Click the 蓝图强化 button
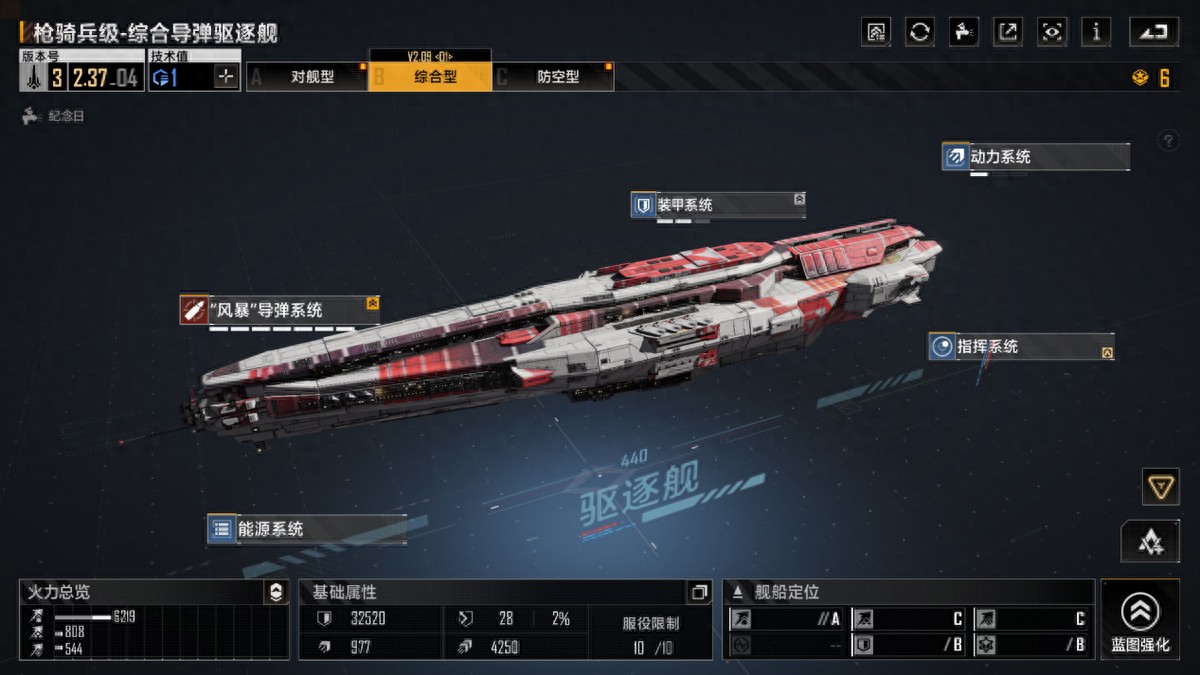The image size is (1200, 675). pos(1139,619)
